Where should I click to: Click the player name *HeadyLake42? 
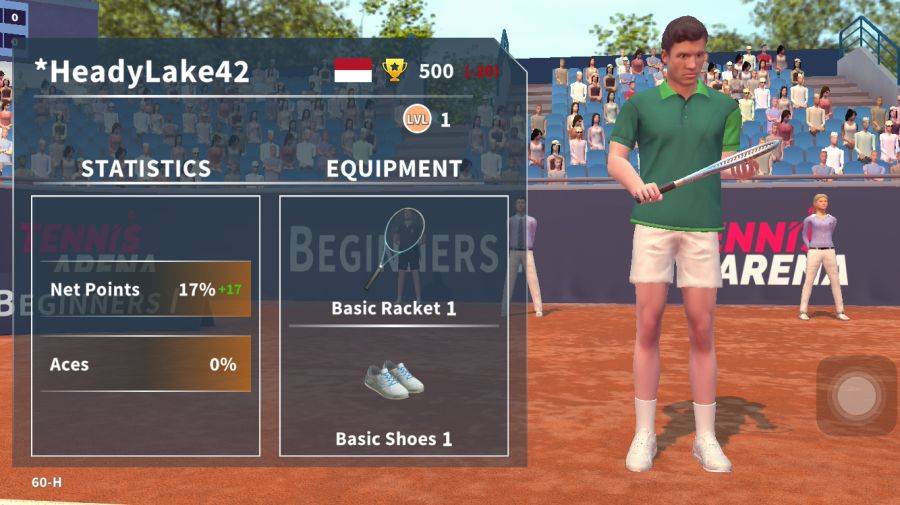[x=142, y=72]
